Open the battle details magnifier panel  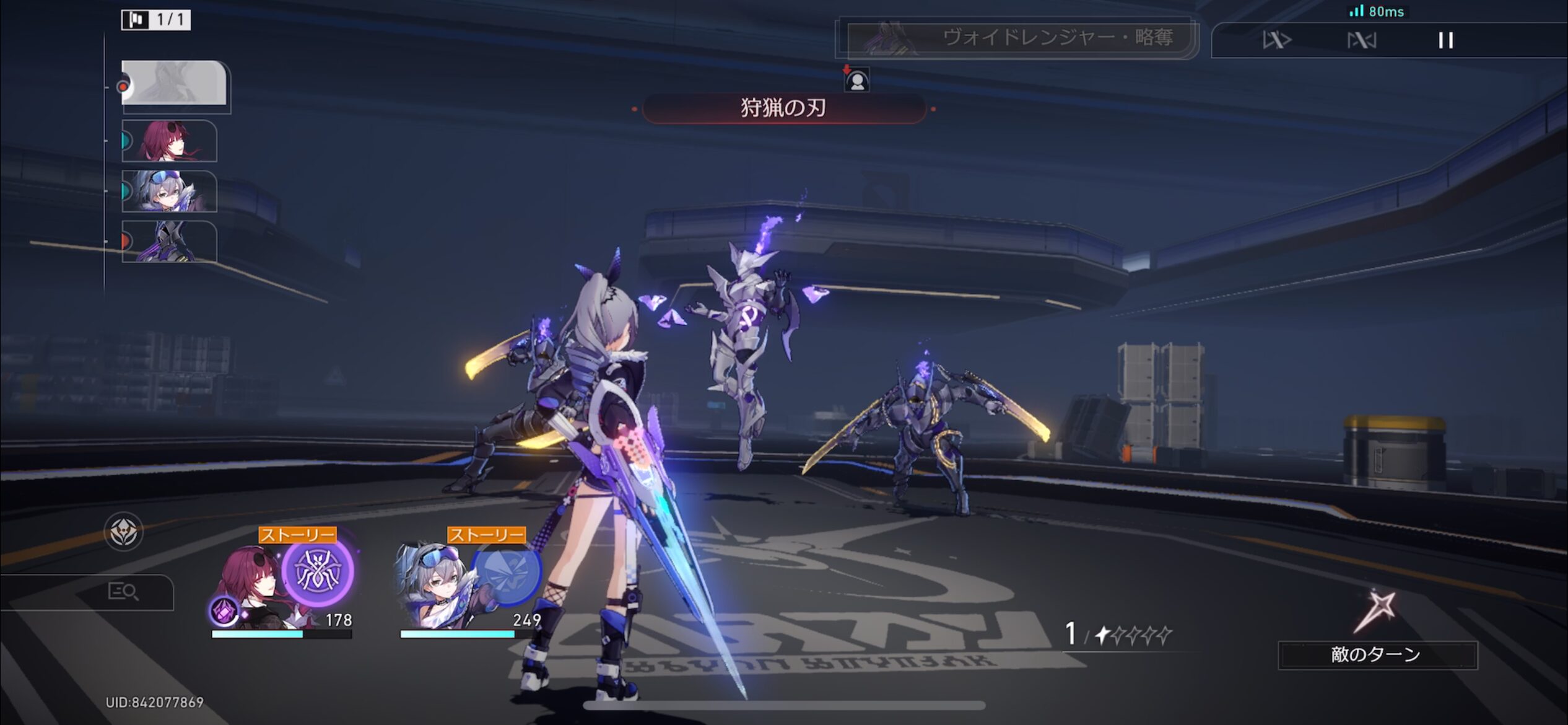(x=123, y=592)
